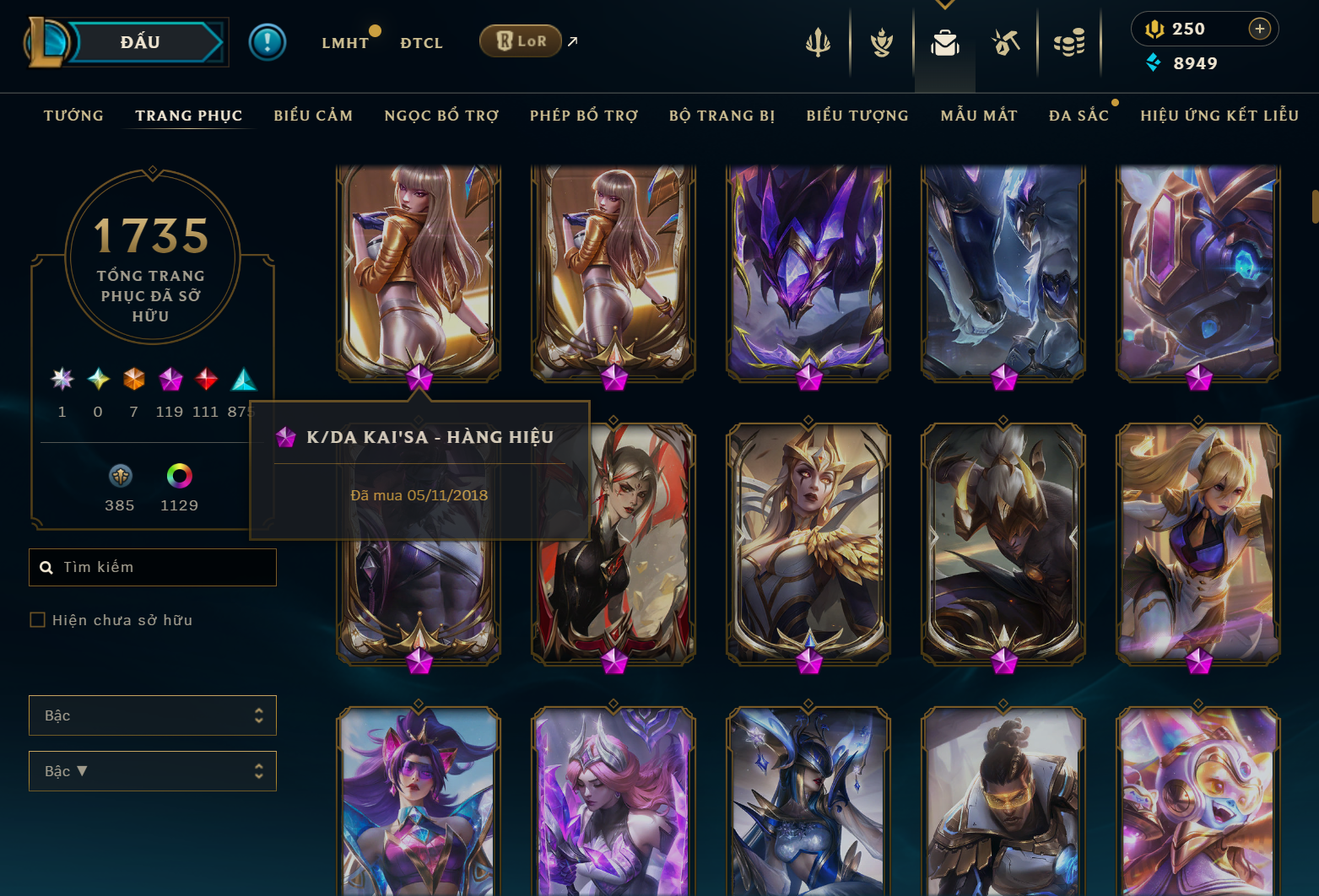The width and height of the screenshot is (1319, 896).
Task: Open the 'Bậc ▼' sort order dropdown
Action: pyautogui.click(x=152, y=770)
